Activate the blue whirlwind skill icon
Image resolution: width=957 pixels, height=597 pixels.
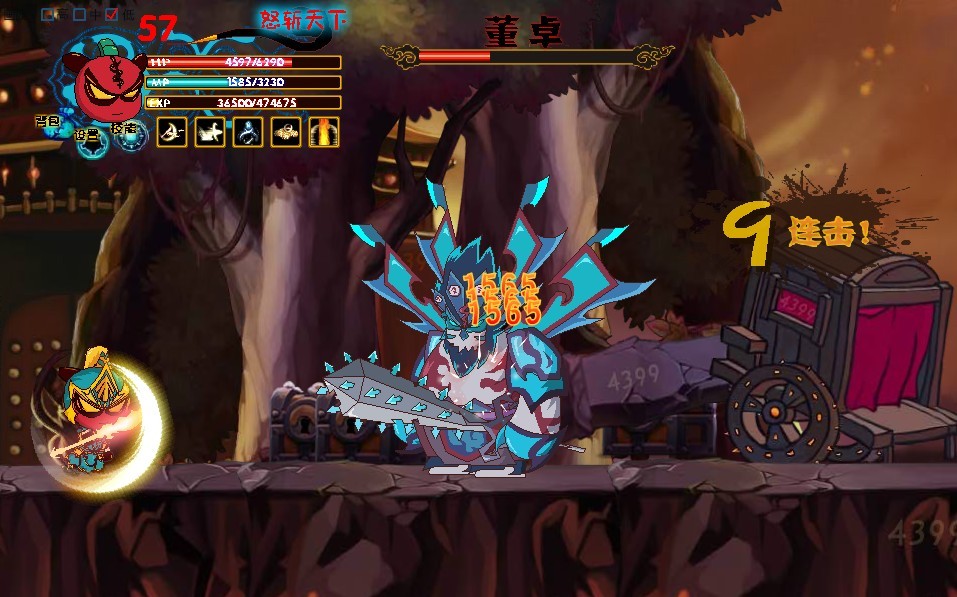248,132
